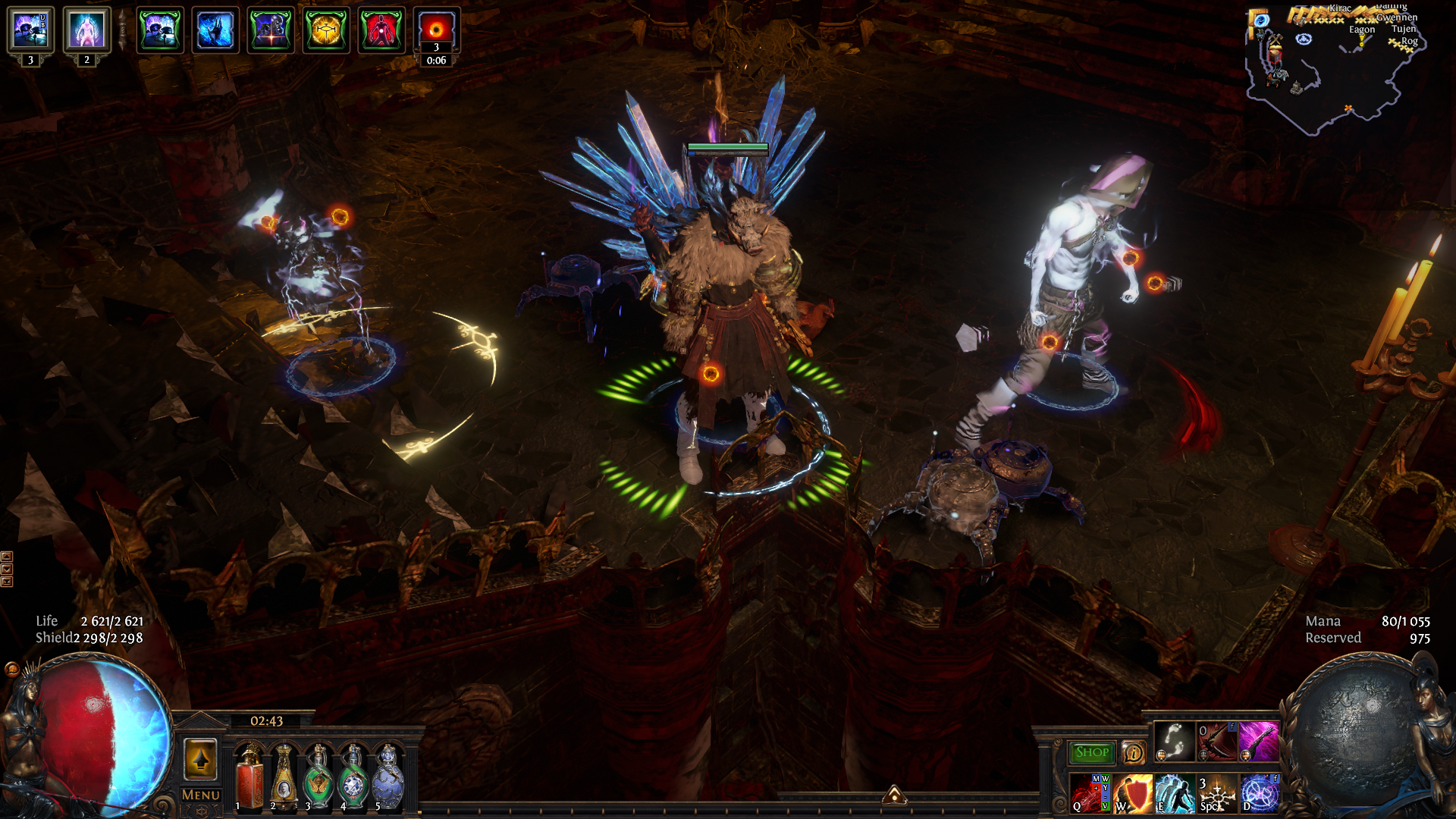The height and width of the screenshot is (819, 1456).
Task: Activate the flaming shield skill bound to W
Action: tap(1132, 793)
